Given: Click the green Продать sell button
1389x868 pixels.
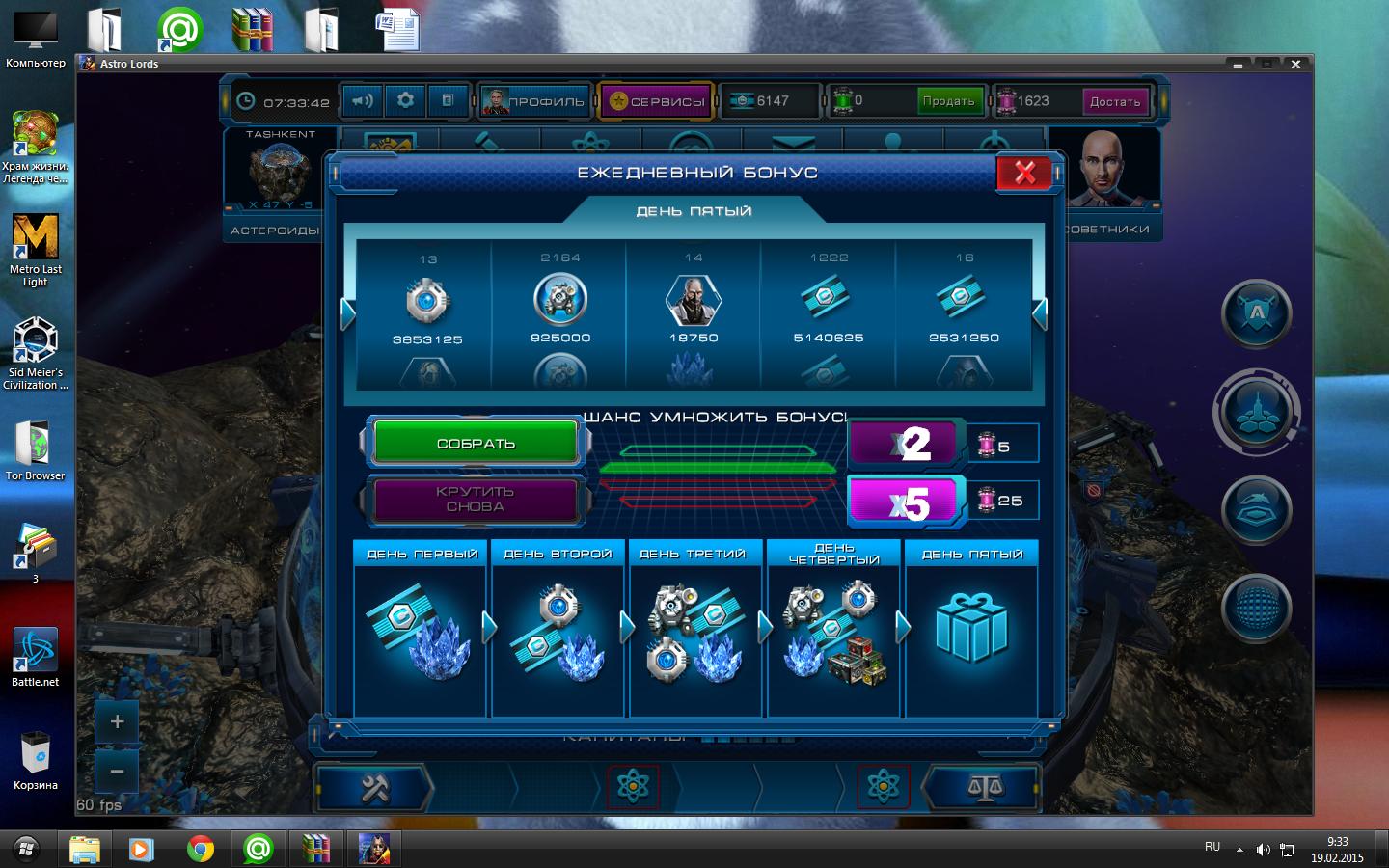Looking at the screenshot, I should 948,101.
